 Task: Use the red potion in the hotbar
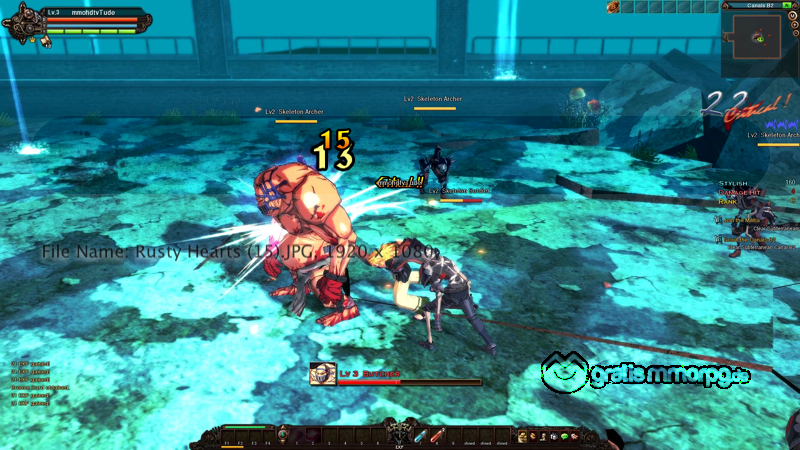[437, 435]
